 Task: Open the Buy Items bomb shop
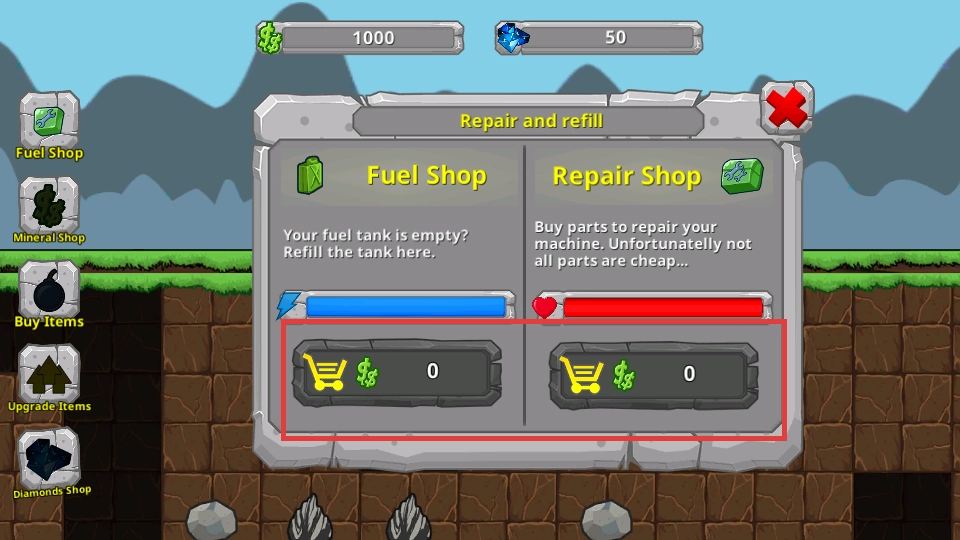tap(49, 292)
